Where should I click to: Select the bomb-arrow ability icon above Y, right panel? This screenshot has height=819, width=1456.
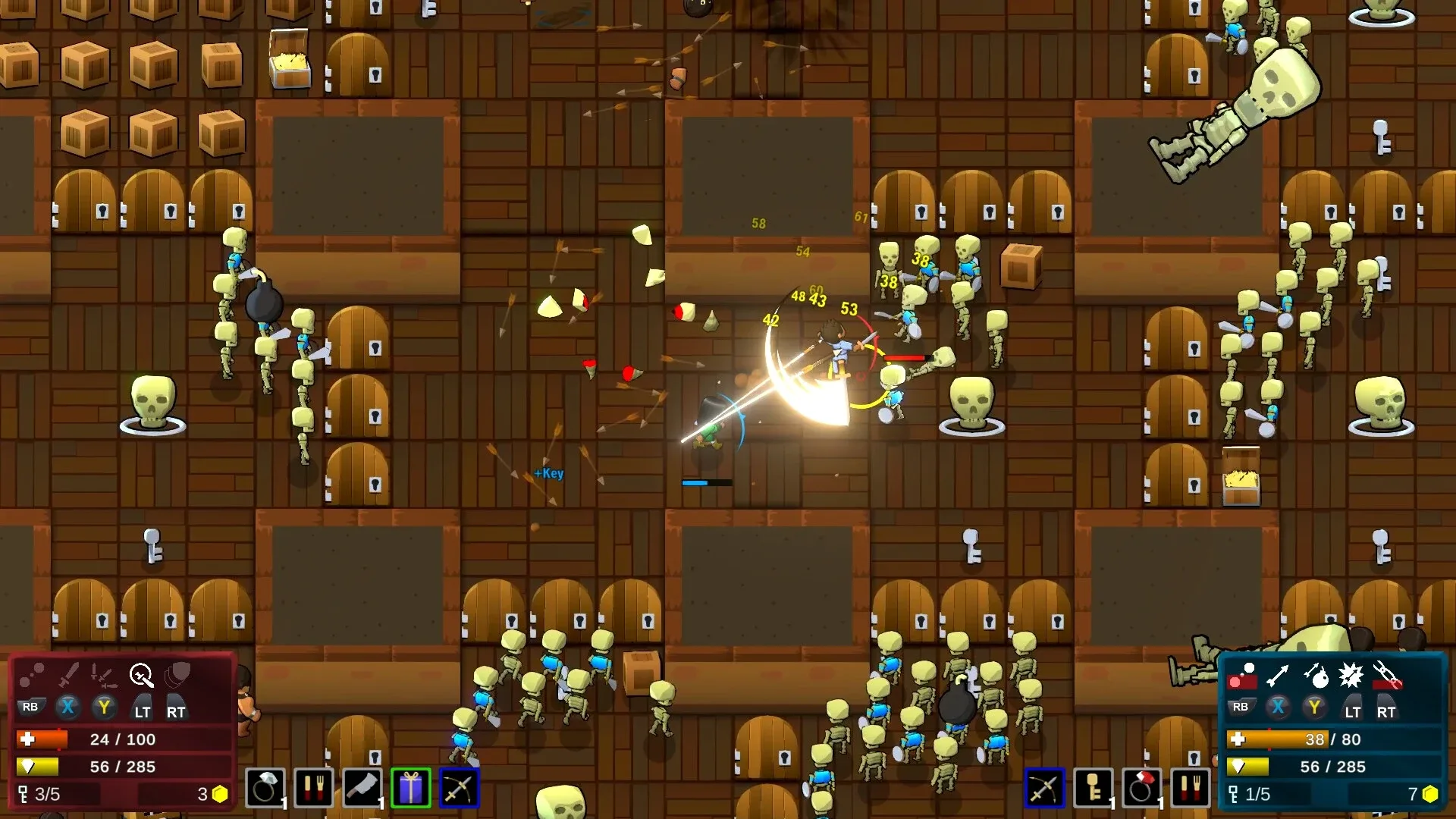coord(1316,676)
